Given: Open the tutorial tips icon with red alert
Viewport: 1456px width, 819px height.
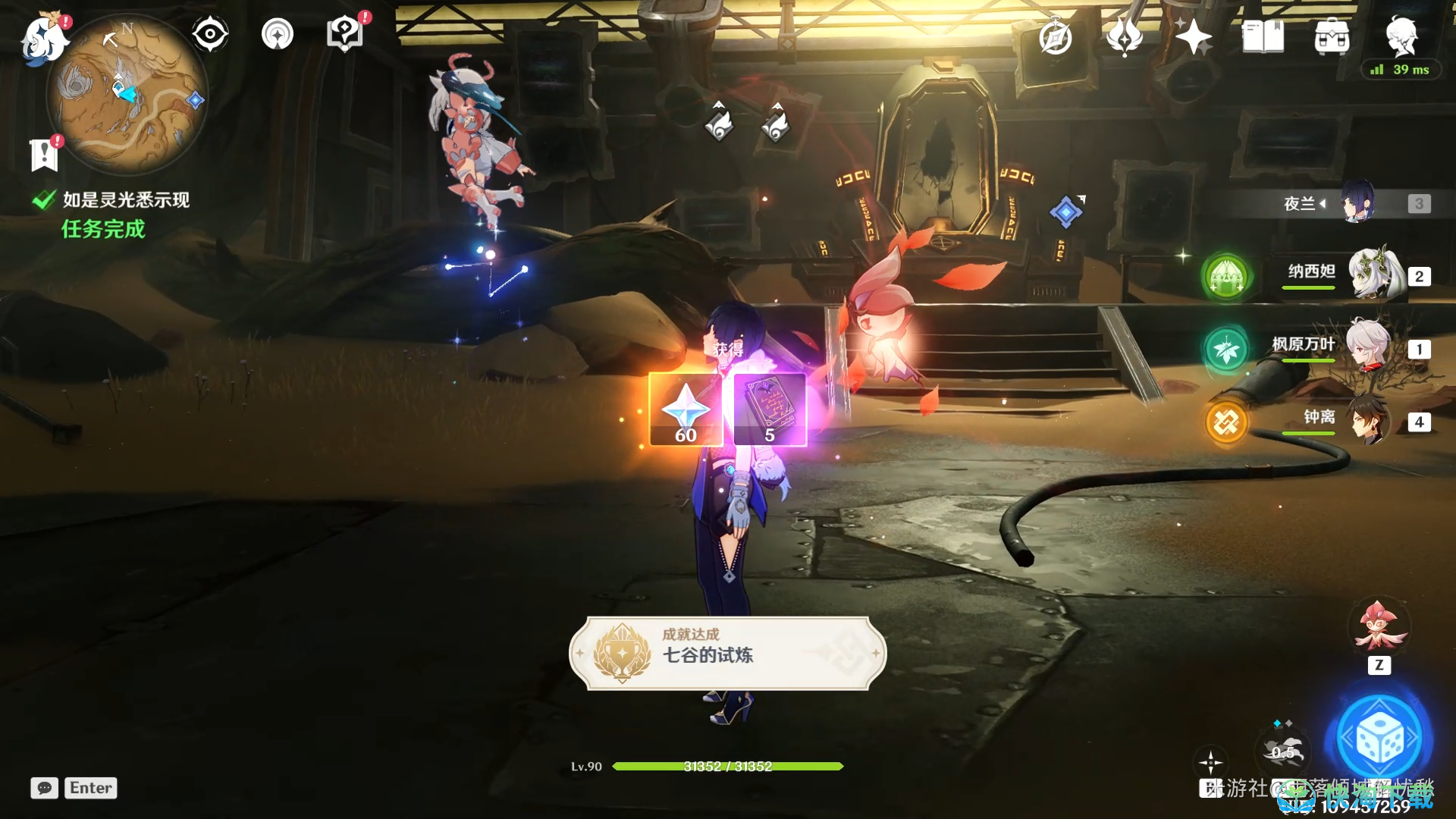Looking at the screenshot, I should coord(344,34).
